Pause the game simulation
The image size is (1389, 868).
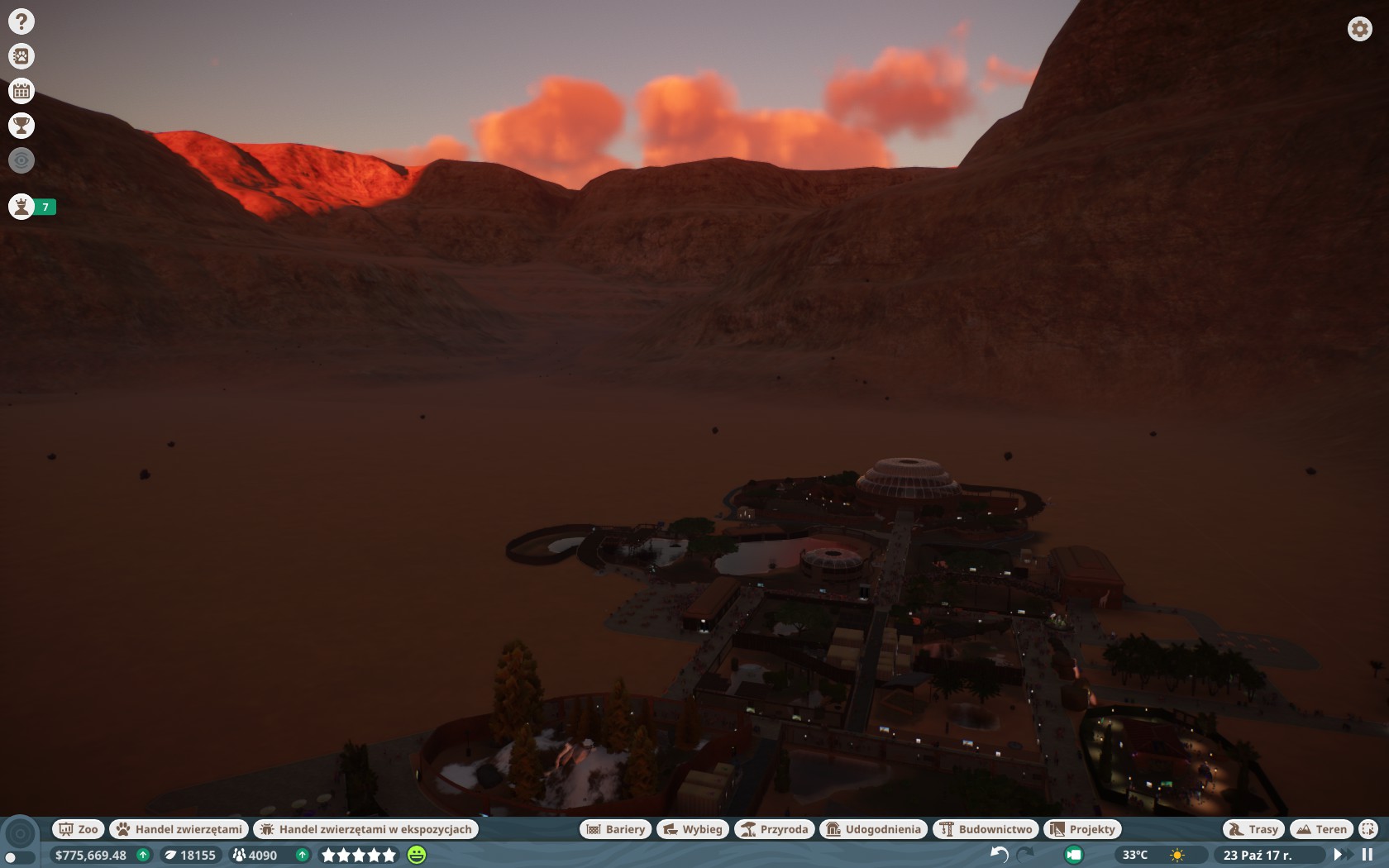coord(1368,855)
